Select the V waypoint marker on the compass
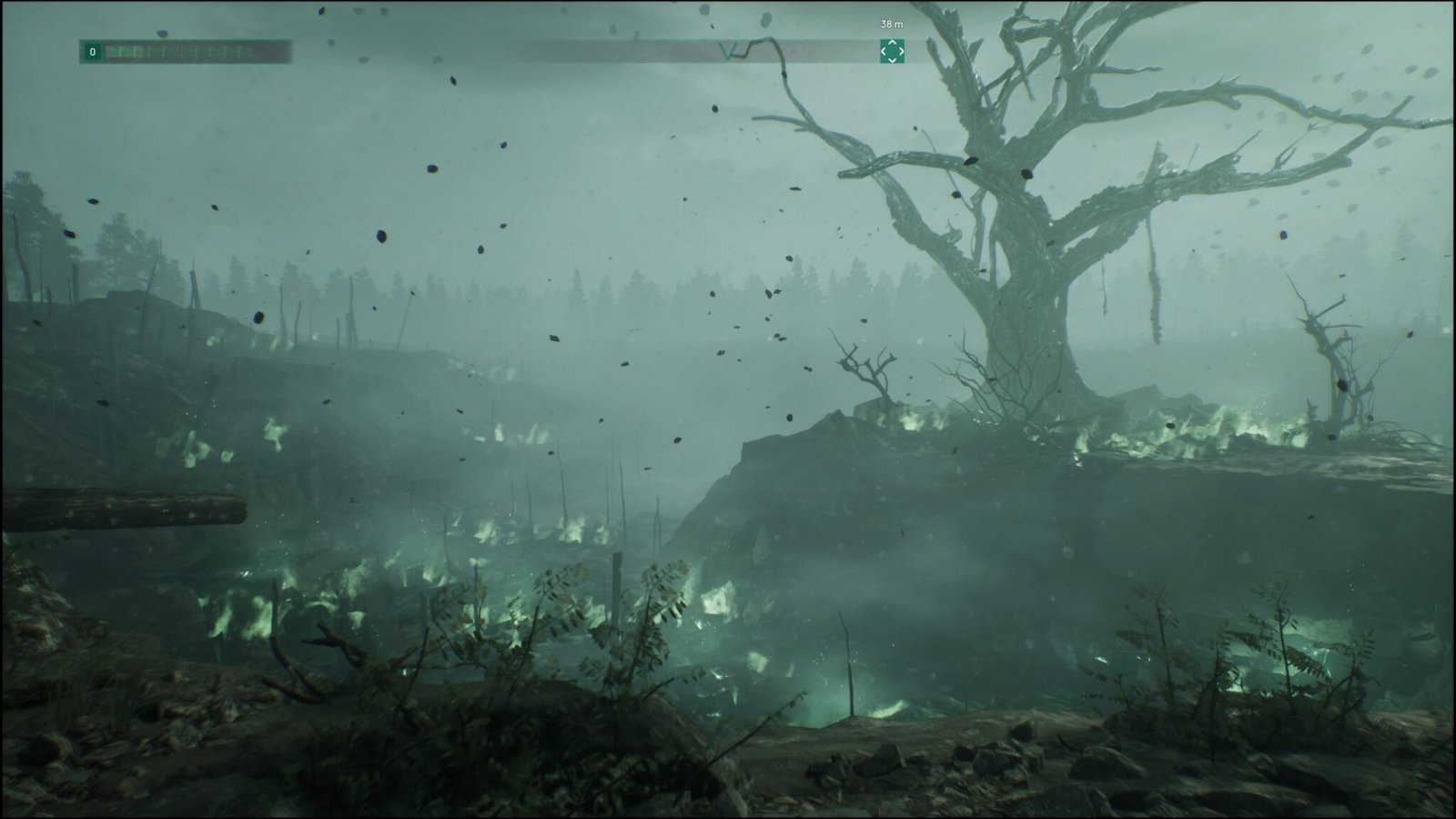Screen dimensions: 1456x819 tap(728, 50)
